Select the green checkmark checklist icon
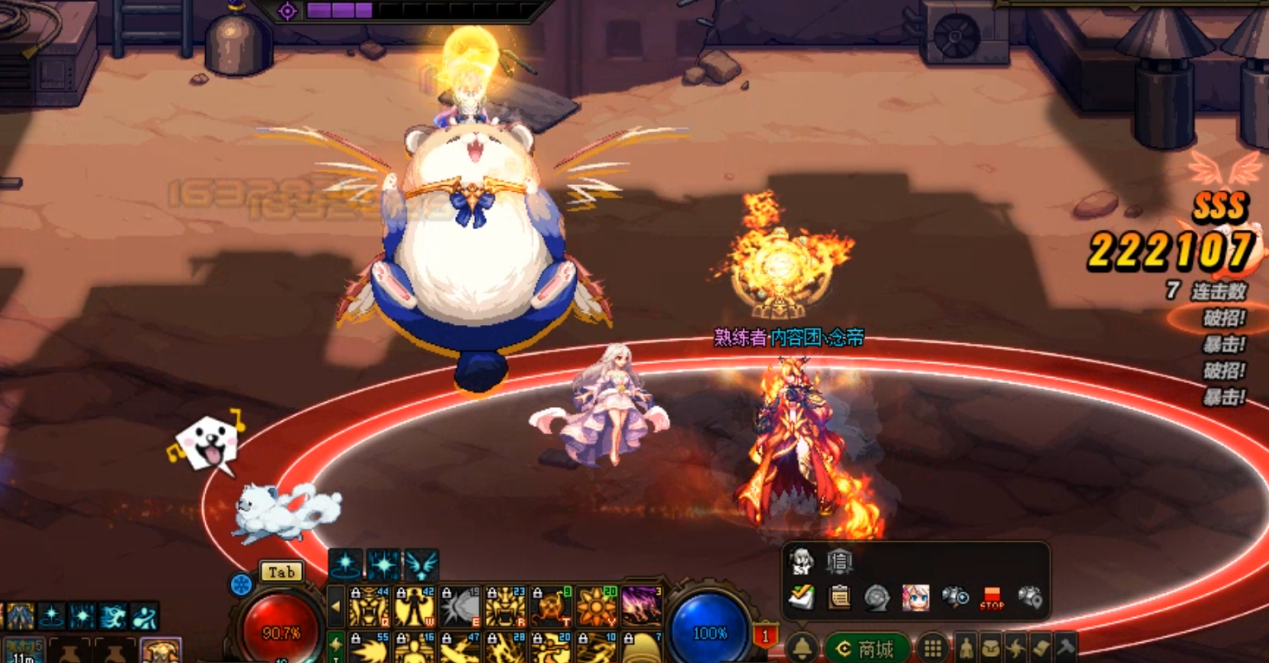The width and height of the screenshot is (1269, 663). 800,598
